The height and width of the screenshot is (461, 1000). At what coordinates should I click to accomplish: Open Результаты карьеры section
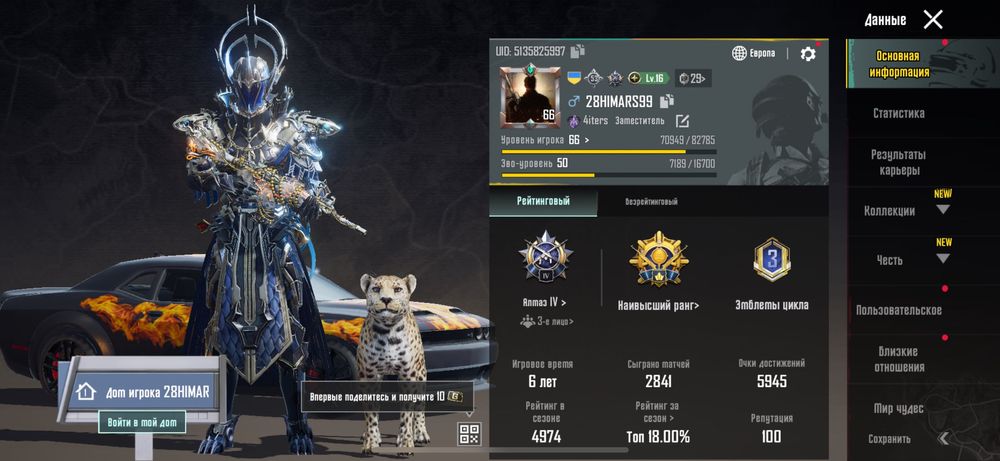click(898, 162)
